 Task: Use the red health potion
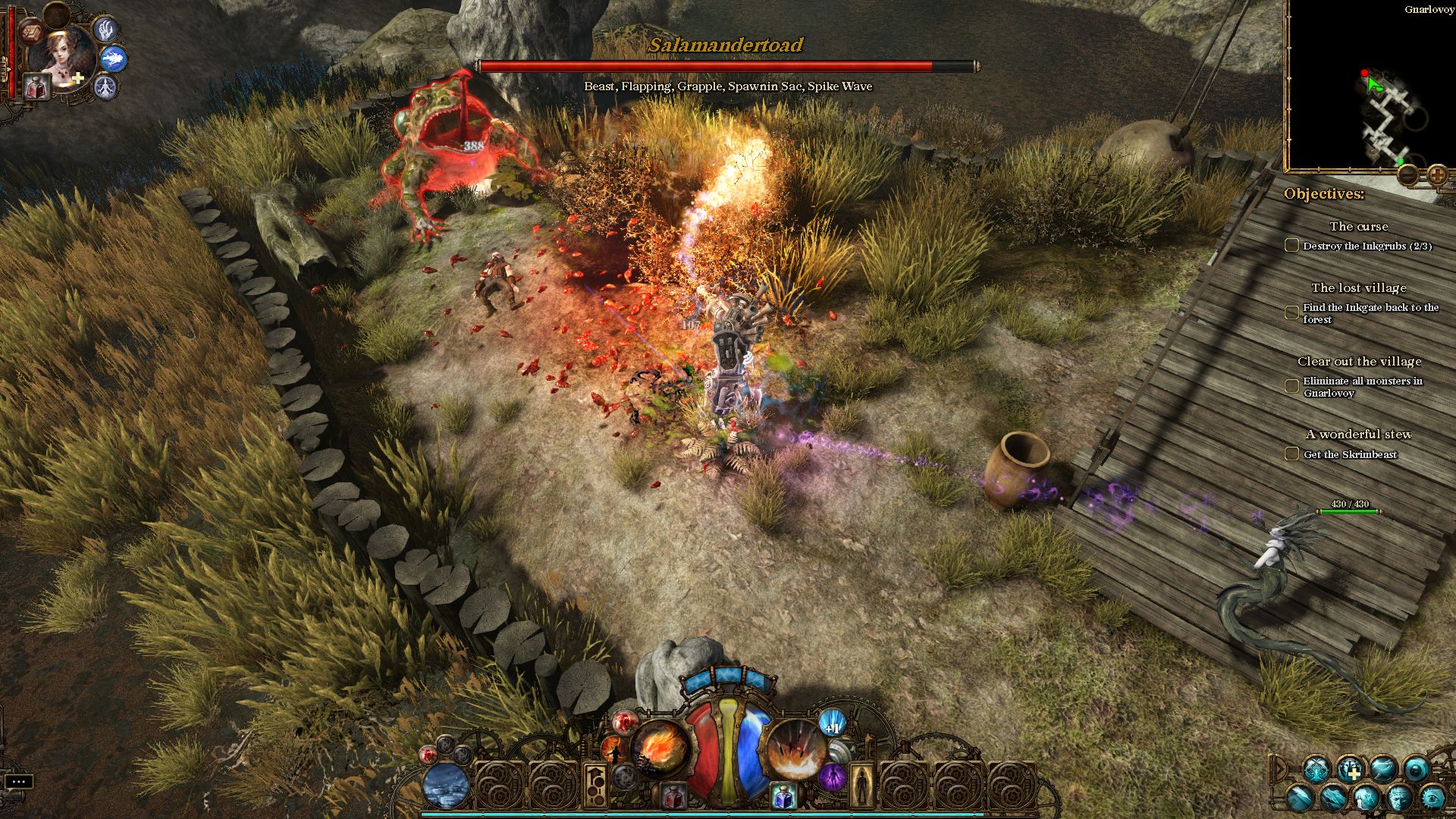point(673,796)
